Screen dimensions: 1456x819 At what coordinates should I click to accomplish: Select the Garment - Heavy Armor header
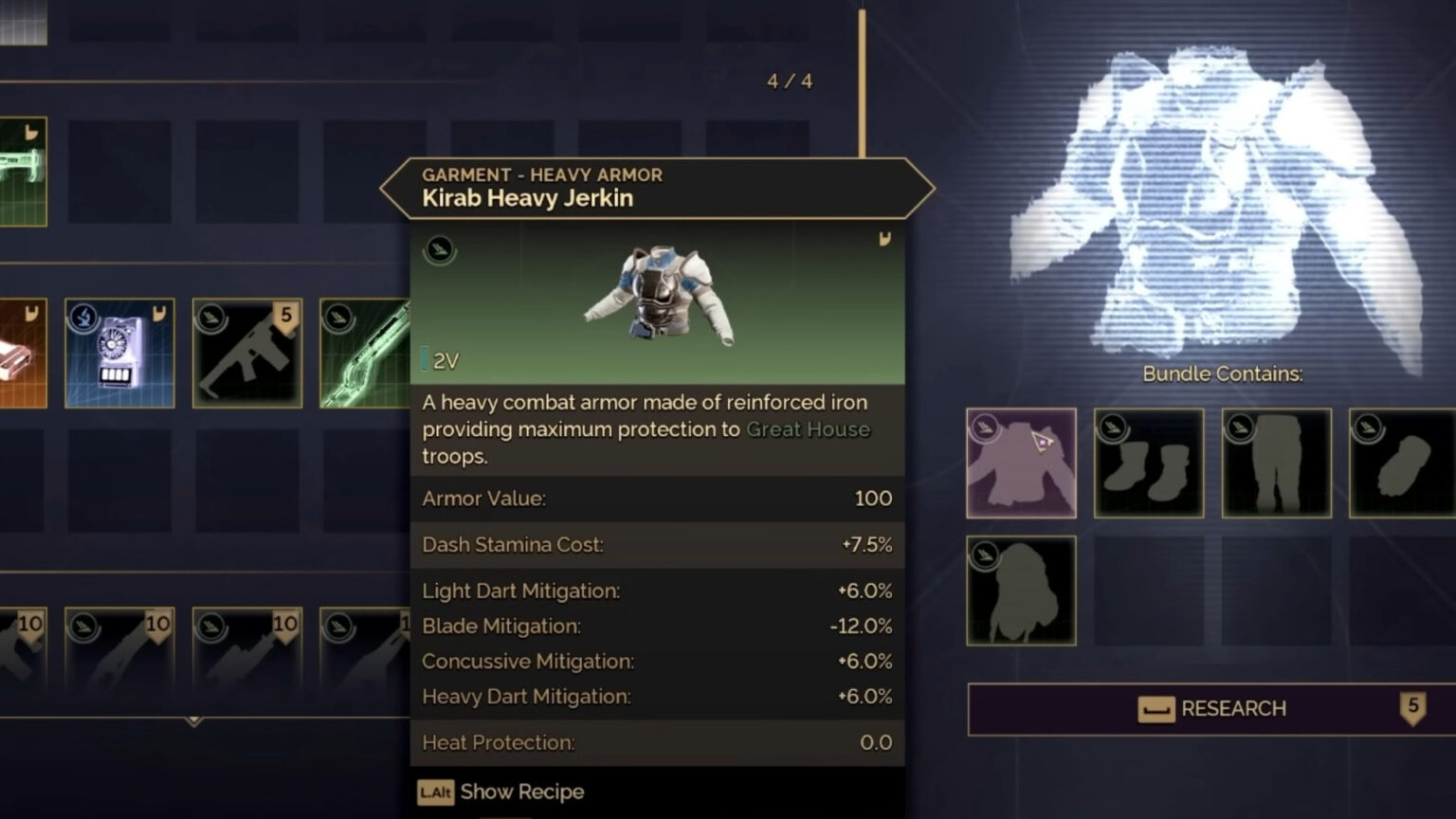pos(542,174)
